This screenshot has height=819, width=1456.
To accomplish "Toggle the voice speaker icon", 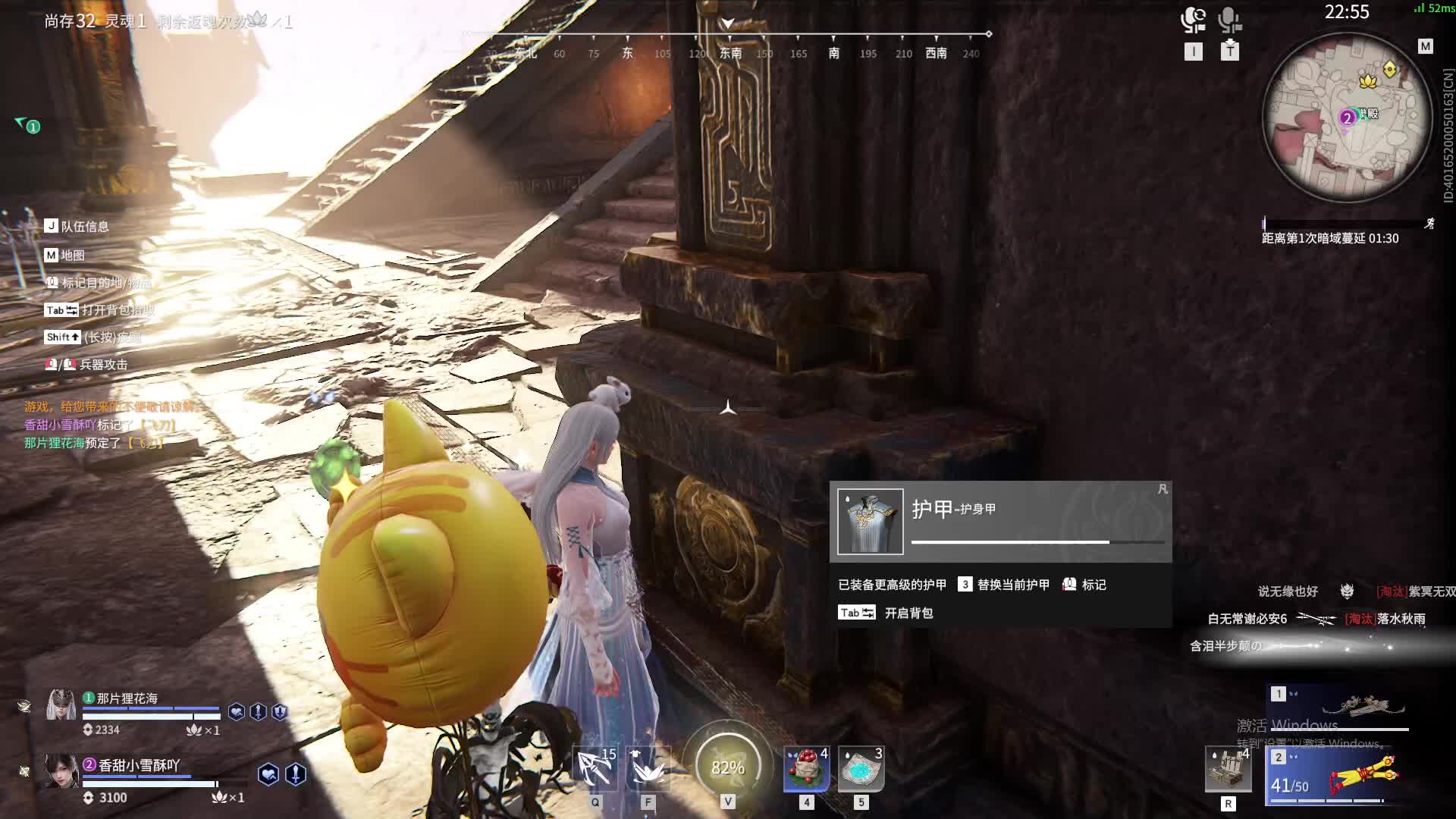I will tap(1193, 20).
